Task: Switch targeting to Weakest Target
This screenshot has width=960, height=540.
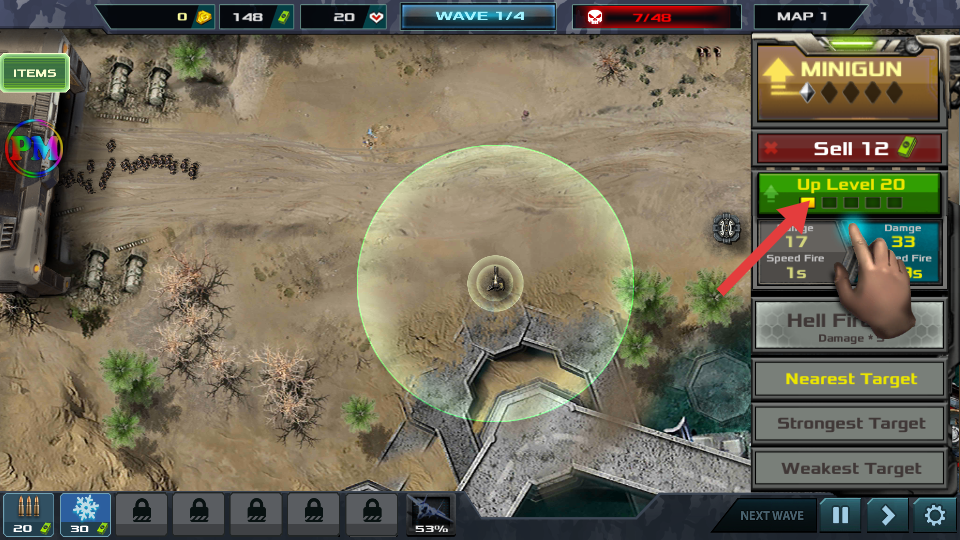Action: 850,468
